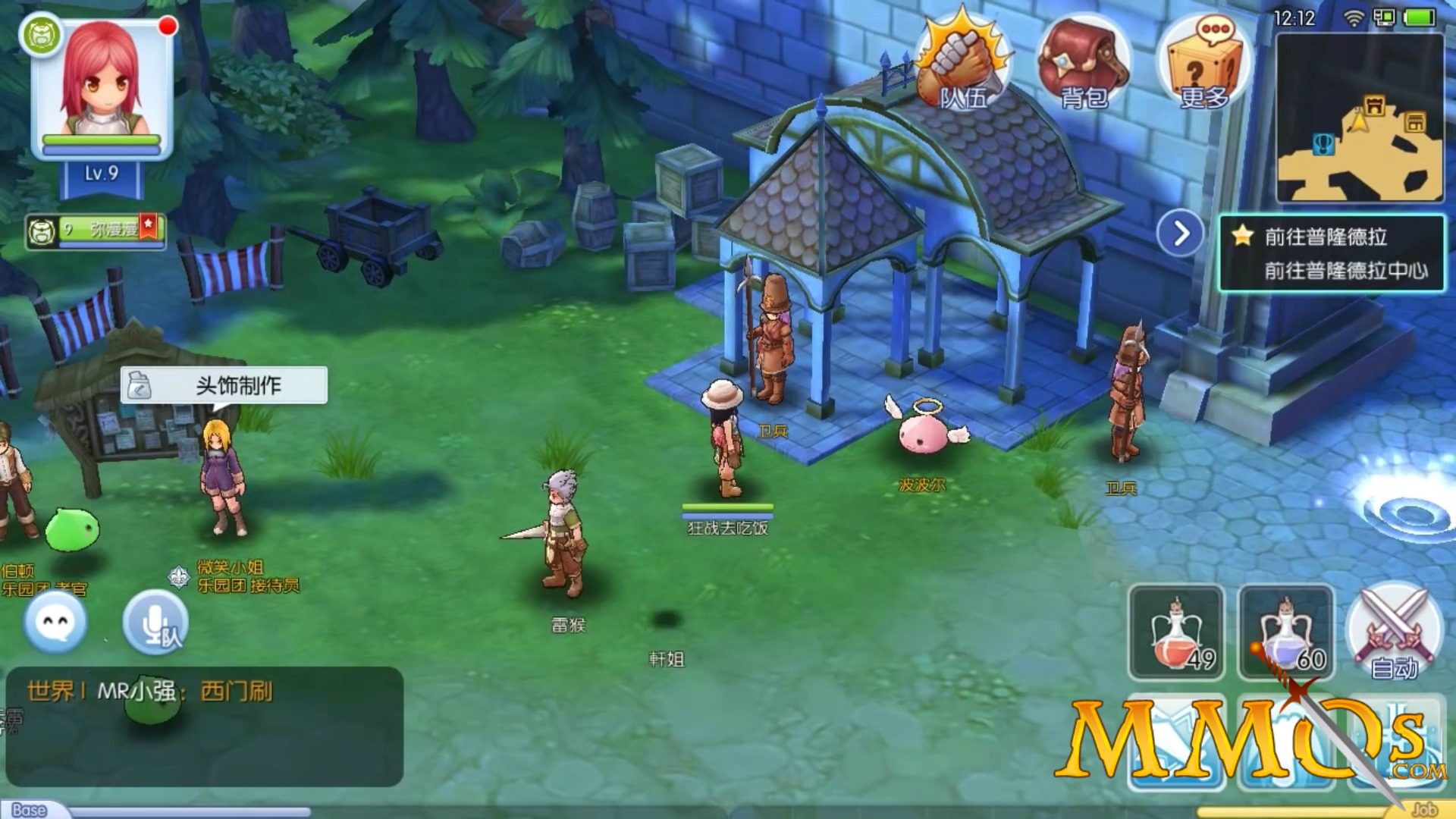Viewport: 1456px width, 819px height.
Task: Open the chat emoji bubble button
Action: [x=55, y=622]
